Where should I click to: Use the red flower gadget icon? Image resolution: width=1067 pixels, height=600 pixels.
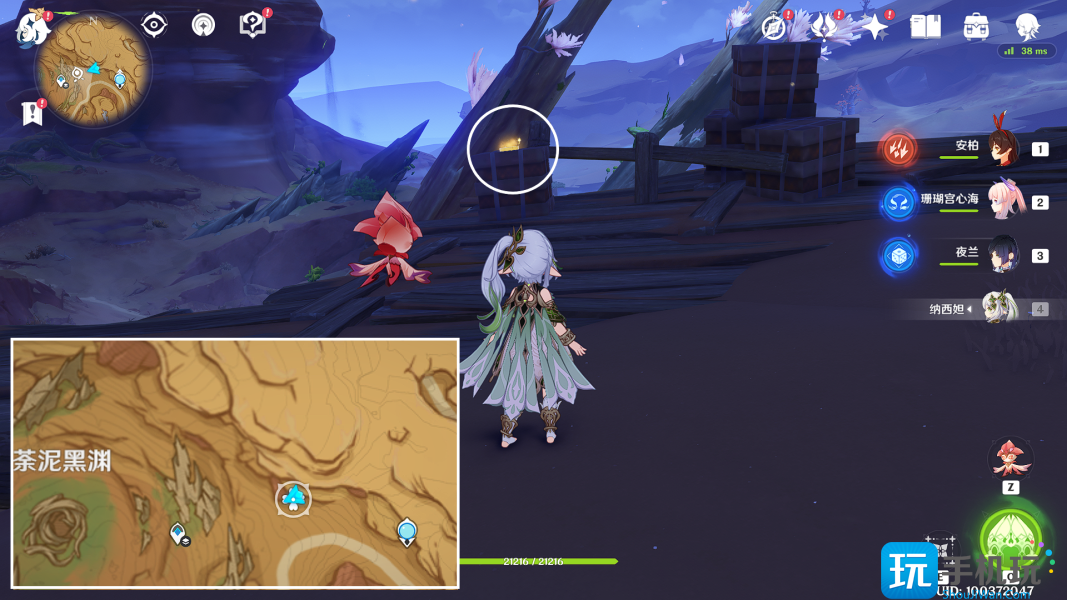click(1010, 458)
